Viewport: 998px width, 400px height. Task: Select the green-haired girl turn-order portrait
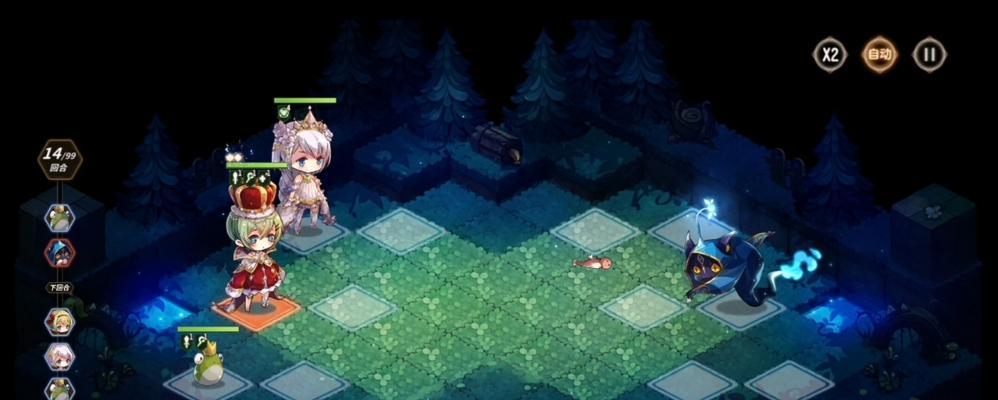(x=59, y=321)
